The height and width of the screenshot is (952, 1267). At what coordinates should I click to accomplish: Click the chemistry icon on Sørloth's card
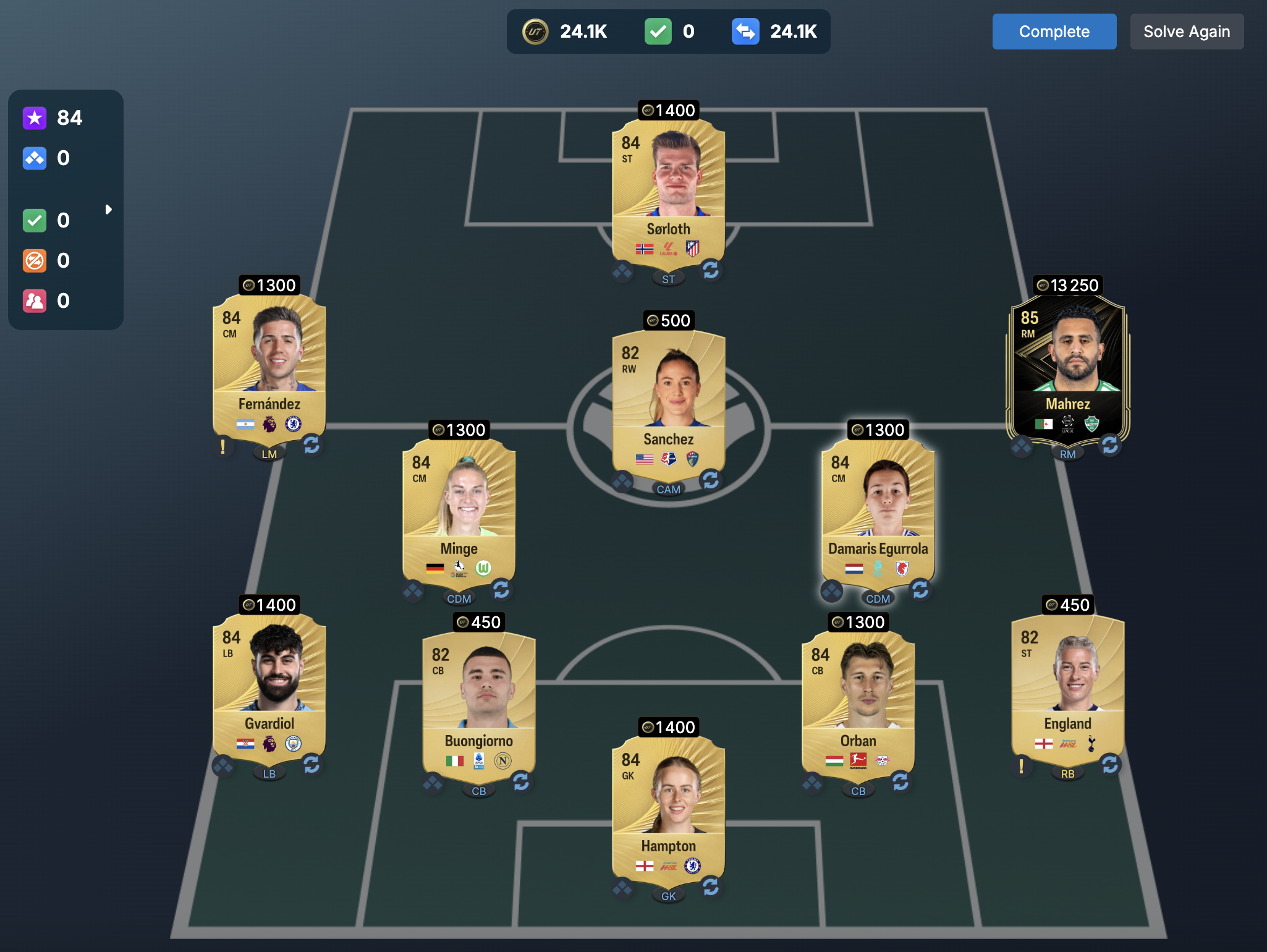point(622,271)
